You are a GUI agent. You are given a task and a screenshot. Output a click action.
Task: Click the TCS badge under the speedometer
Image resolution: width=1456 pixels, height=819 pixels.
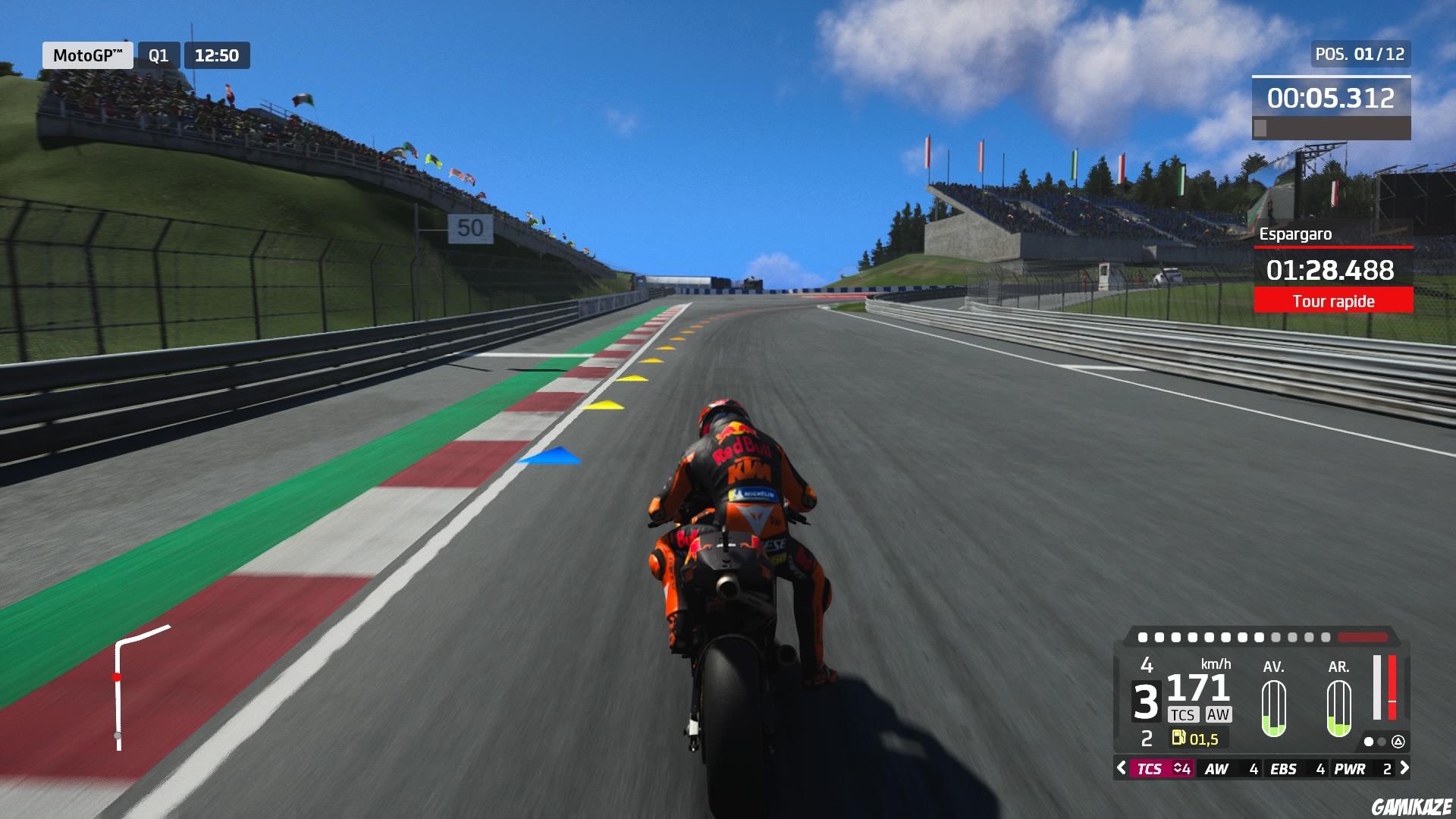tap(1183, 714)
